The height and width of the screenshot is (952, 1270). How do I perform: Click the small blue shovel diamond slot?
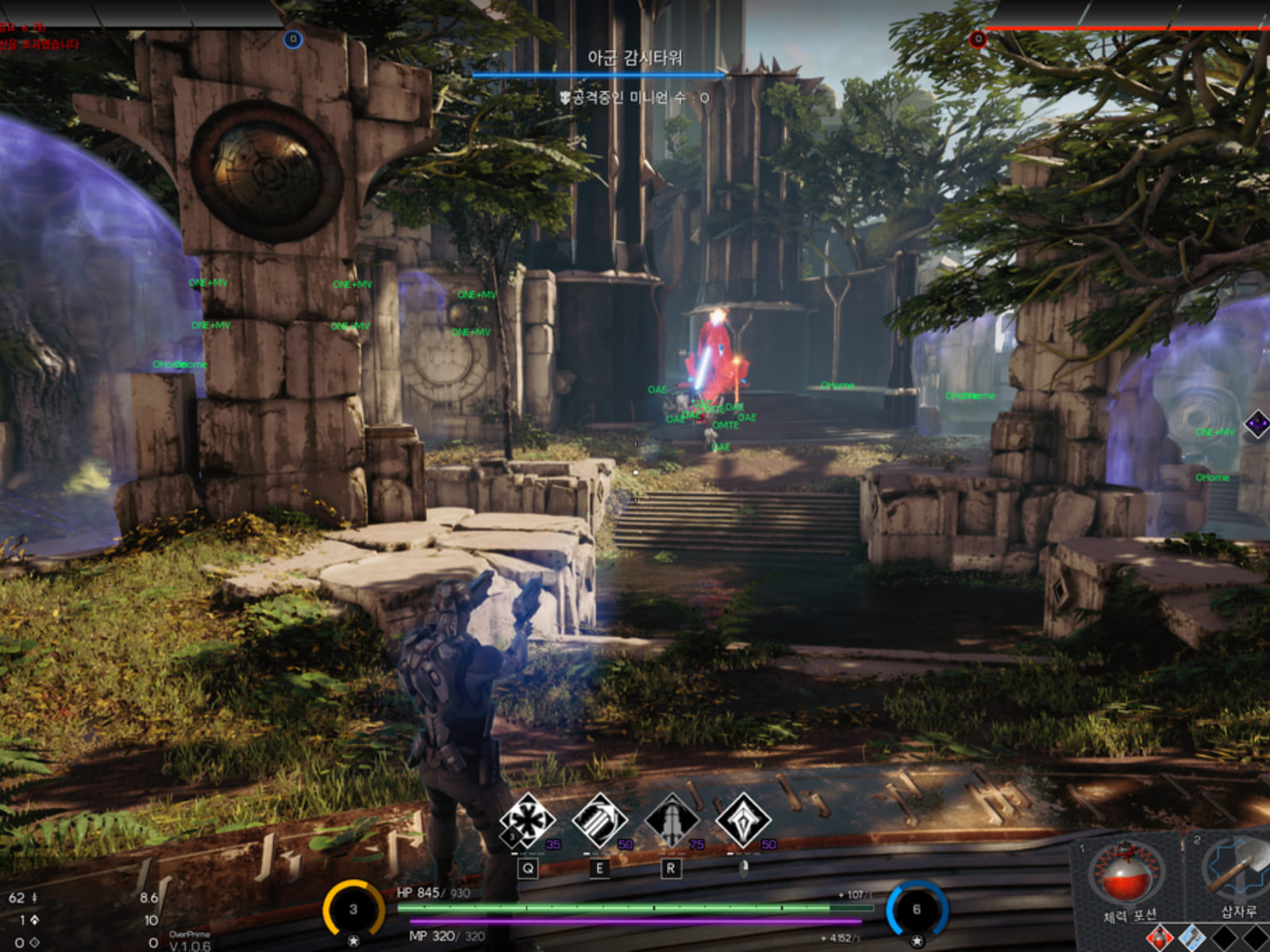(1192, 938)
